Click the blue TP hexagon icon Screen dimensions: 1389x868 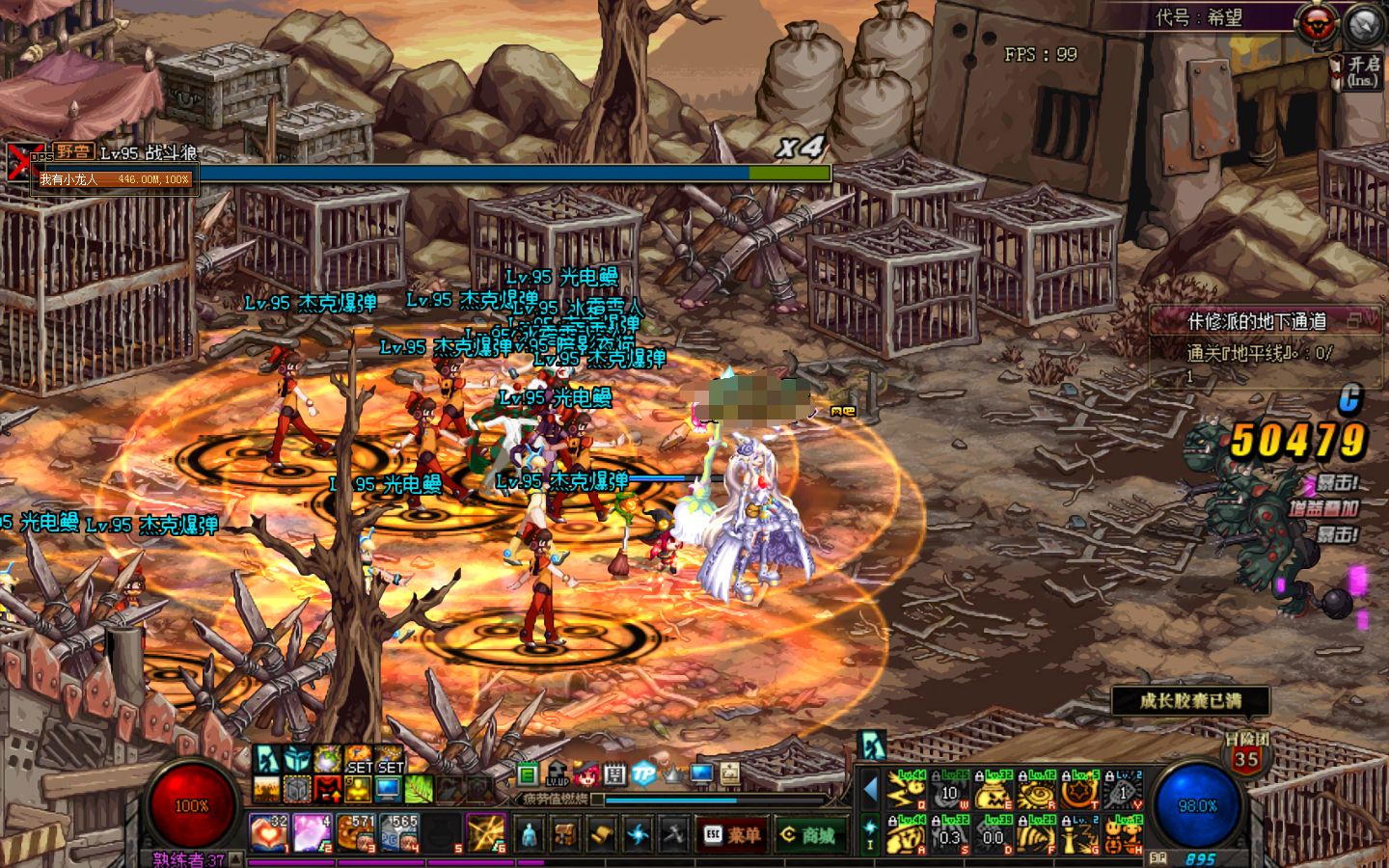643,773
